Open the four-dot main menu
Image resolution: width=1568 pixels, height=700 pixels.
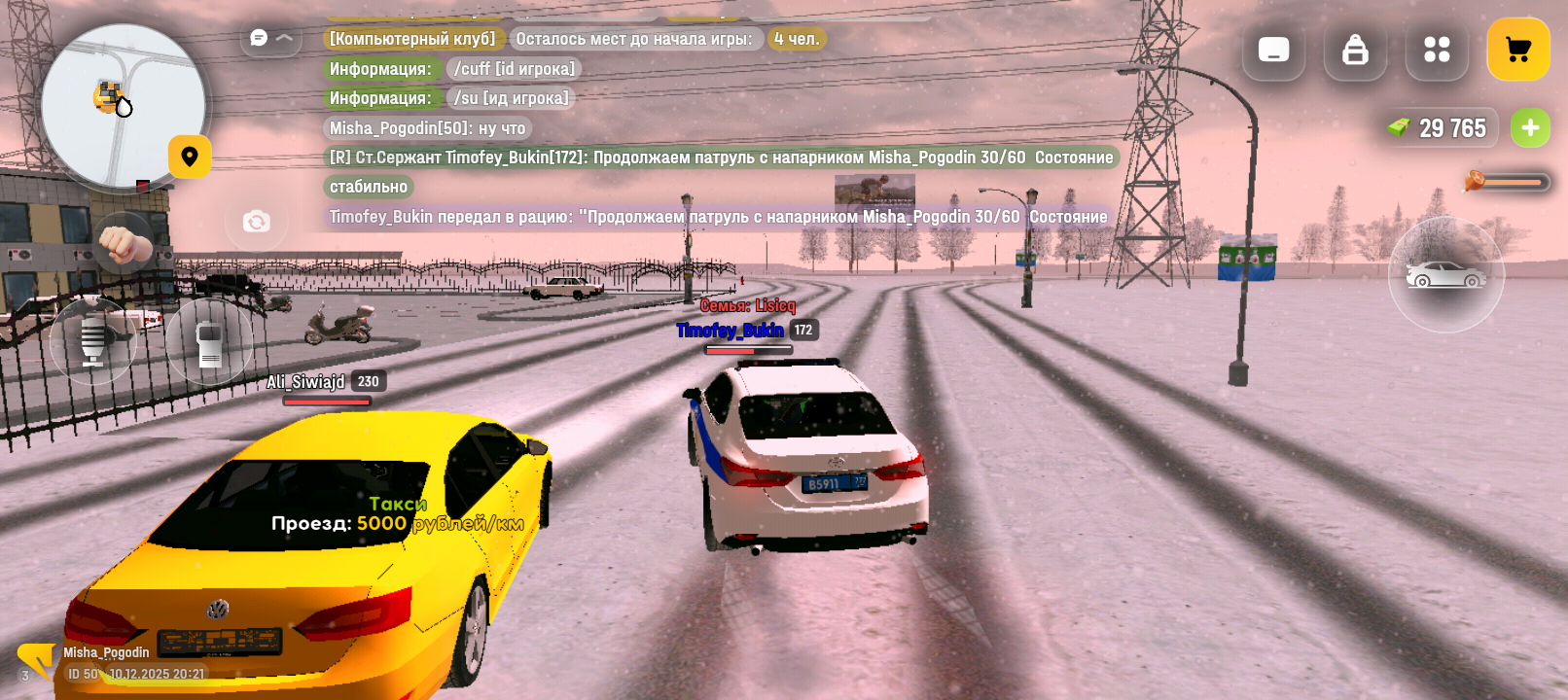point(1437,50)
